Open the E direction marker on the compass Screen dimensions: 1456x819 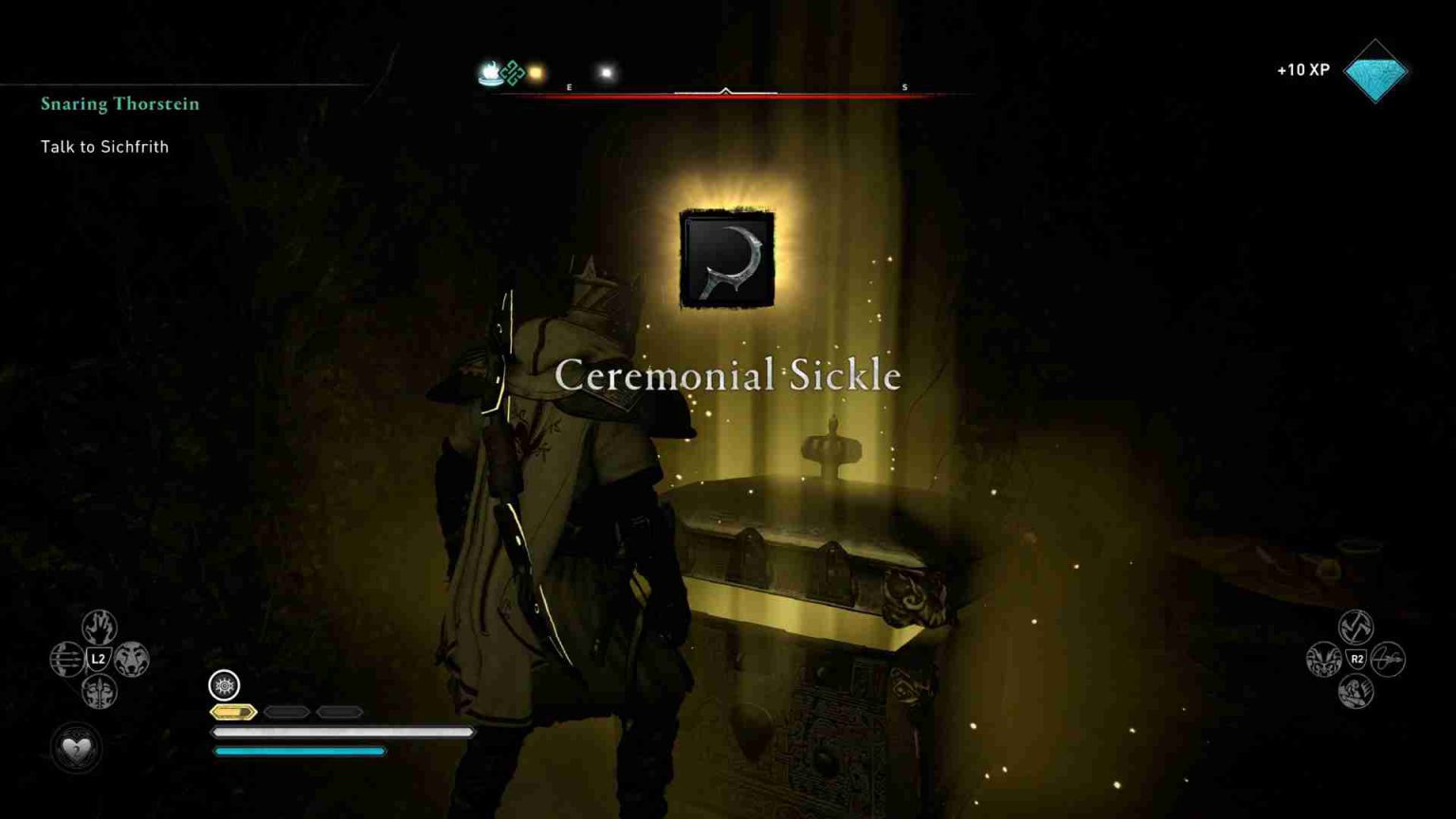[569, 87]
